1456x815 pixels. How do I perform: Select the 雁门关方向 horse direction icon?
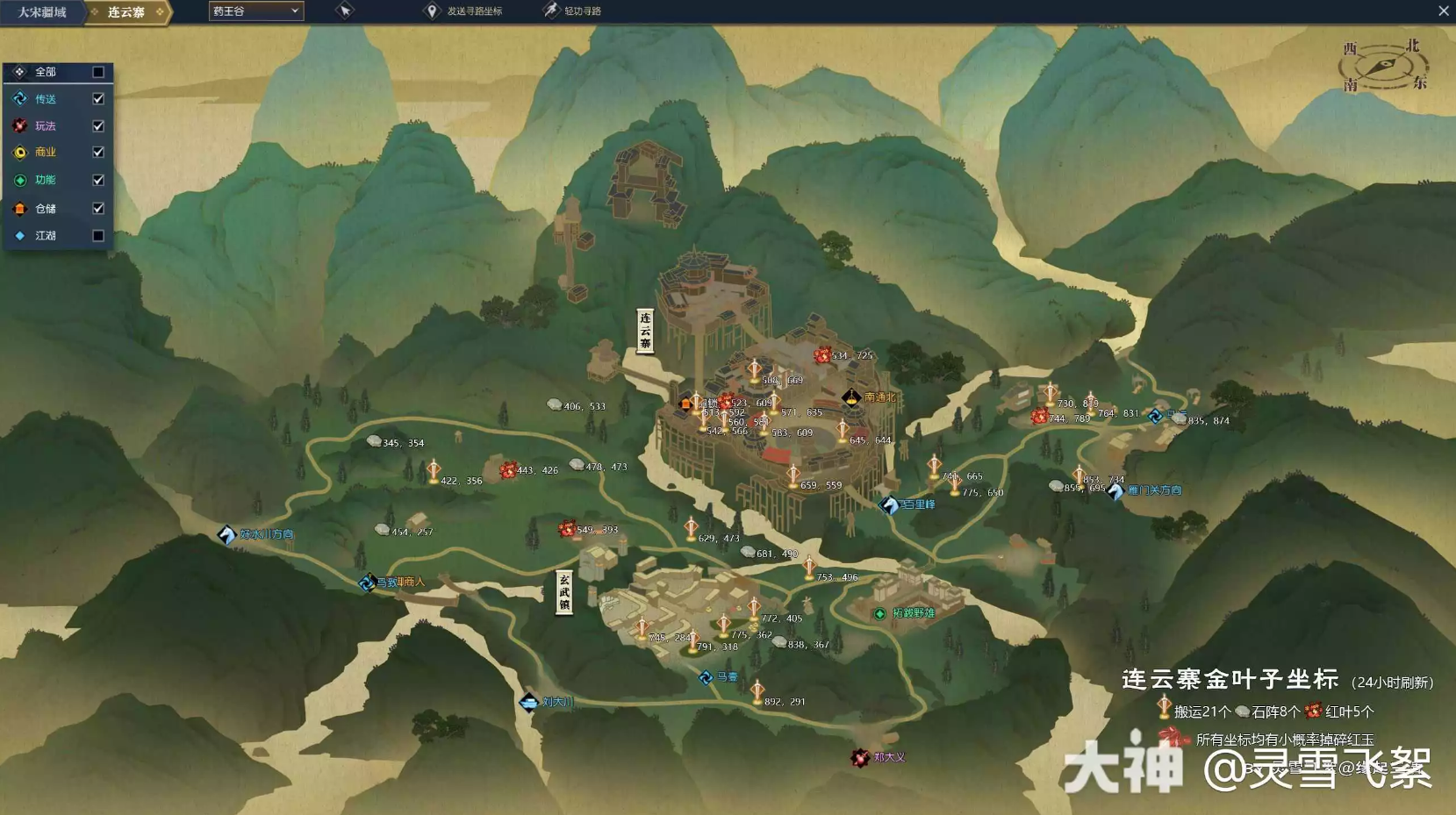(x=1115, y=492)
